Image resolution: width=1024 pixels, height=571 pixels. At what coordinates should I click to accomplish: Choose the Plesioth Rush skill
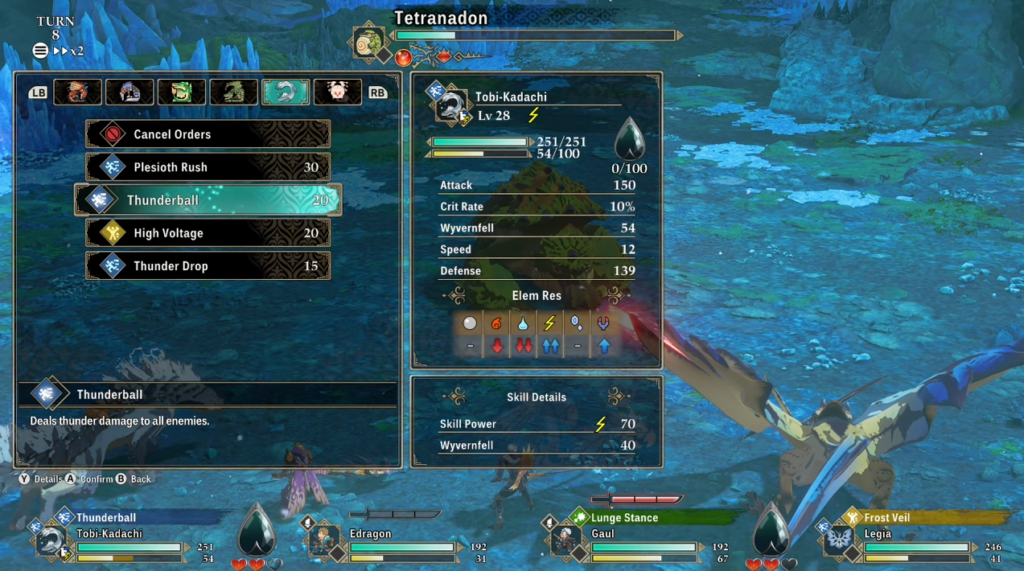pyautogui.click(x=208, y=167)
